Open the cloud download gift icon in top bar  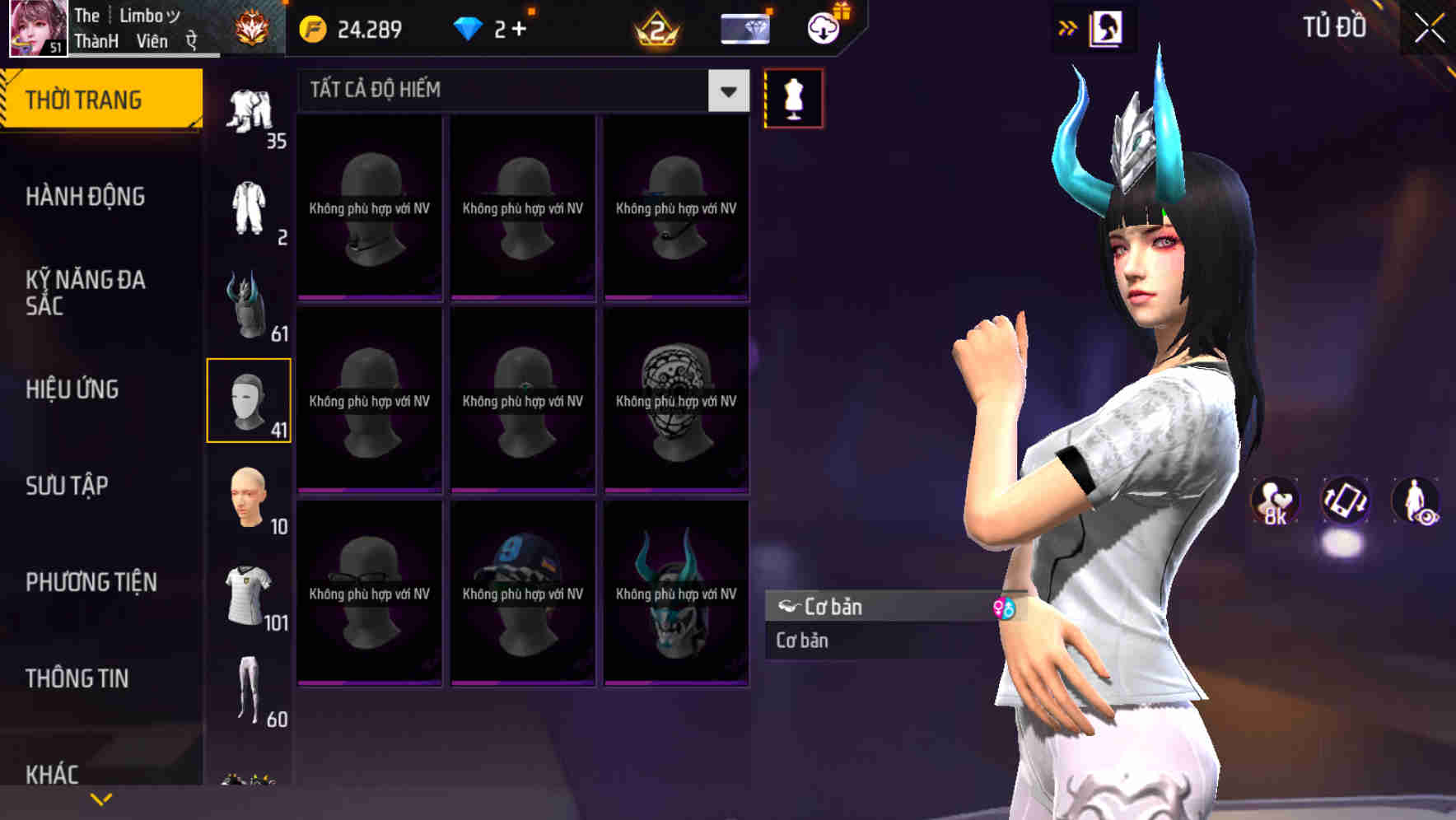[821, 27]
